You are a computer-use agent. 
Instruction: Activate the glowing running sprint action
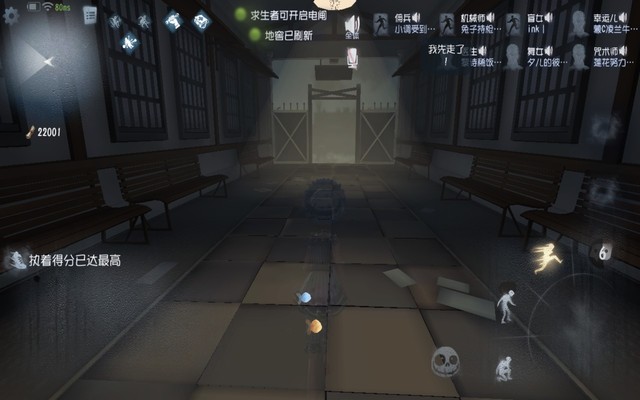coord(546,258)
